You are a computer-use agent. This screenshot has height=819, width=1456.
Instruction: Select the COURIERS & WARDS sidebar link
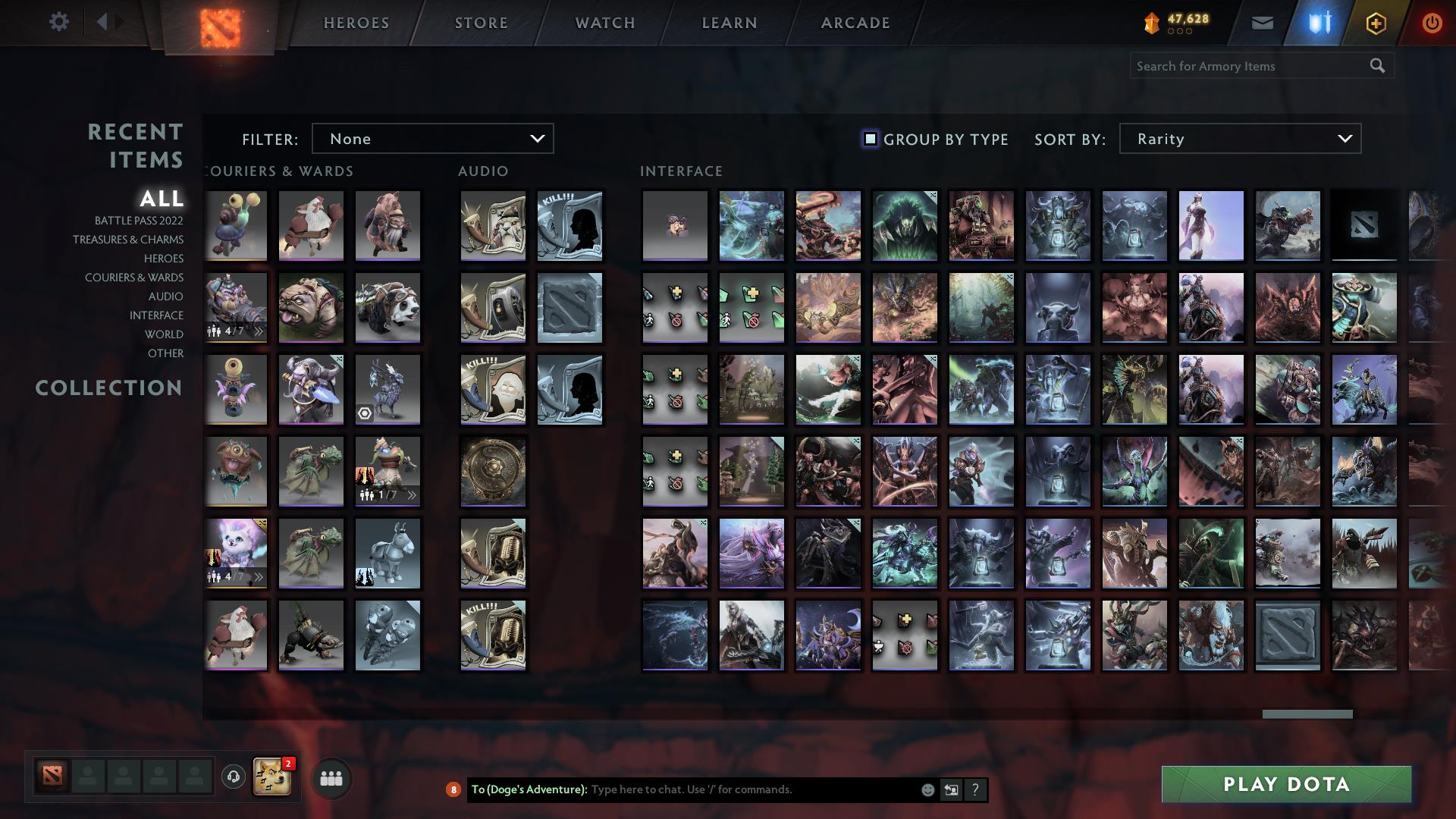(133, 278)
